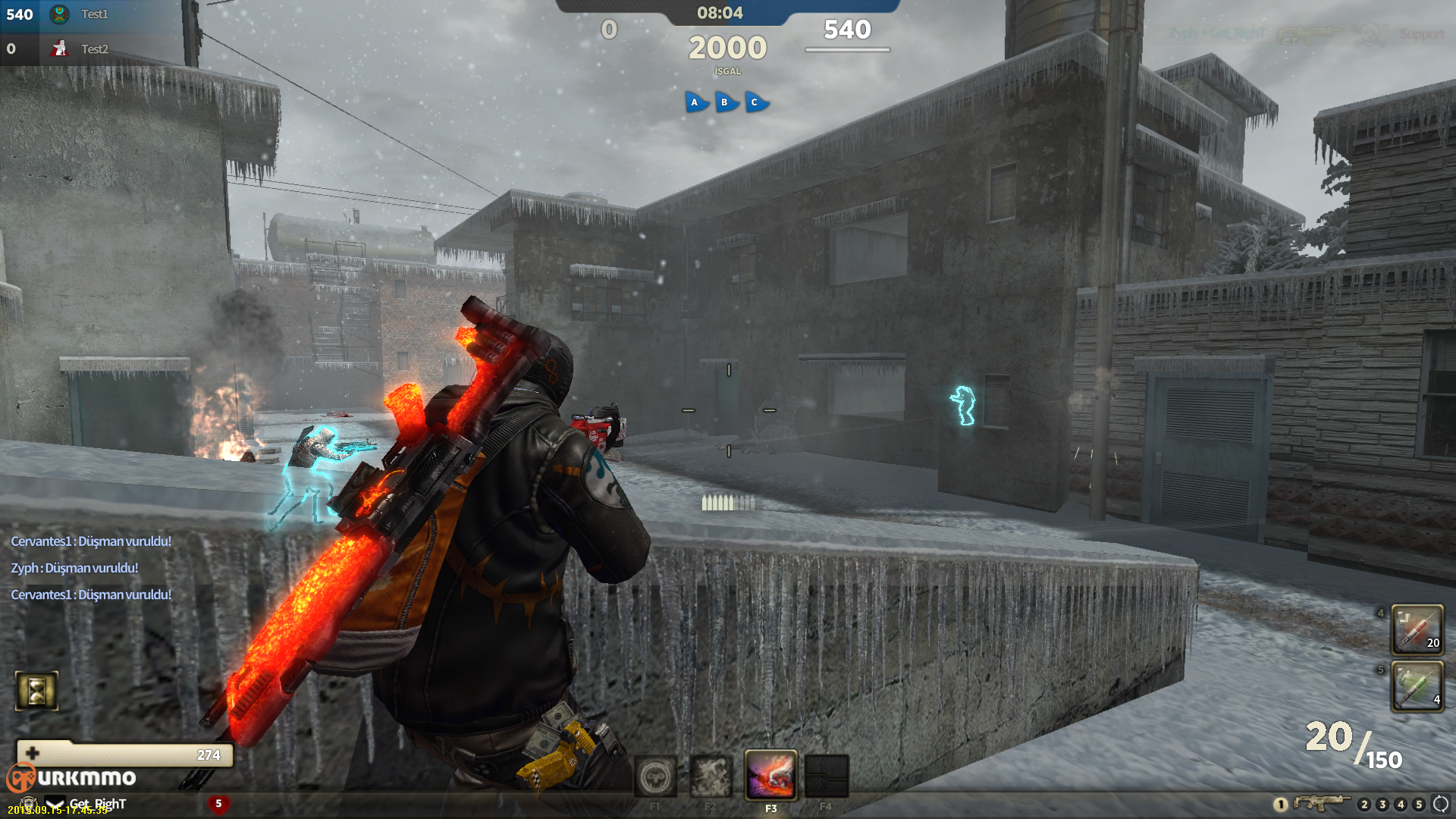Click the red heart lives icon

[218, 804]
